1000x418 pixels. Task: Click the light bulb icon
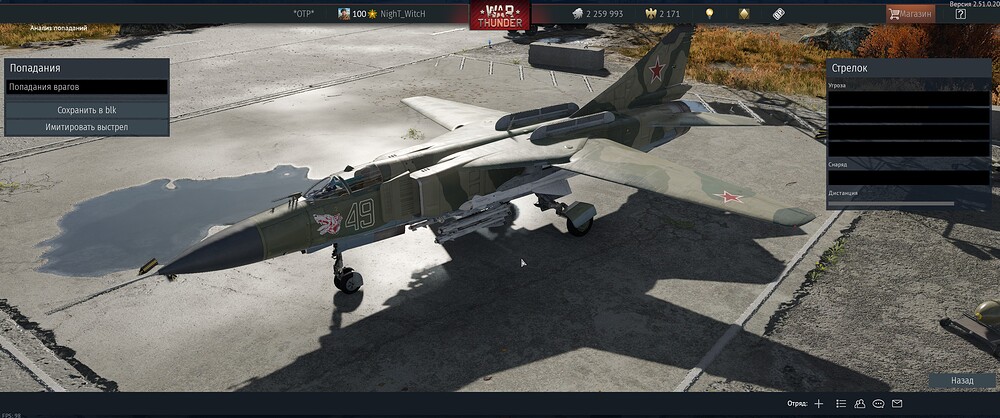(x=710, y=14)
